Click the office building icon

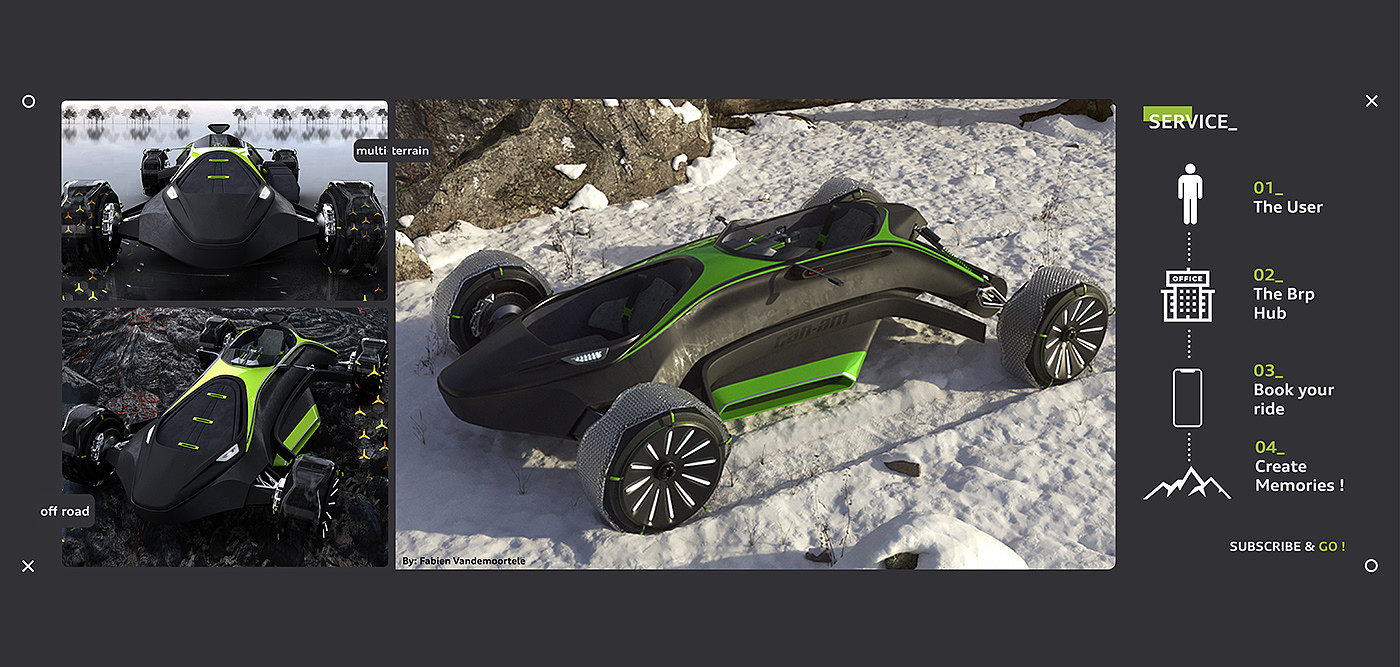click(1187, 296)
